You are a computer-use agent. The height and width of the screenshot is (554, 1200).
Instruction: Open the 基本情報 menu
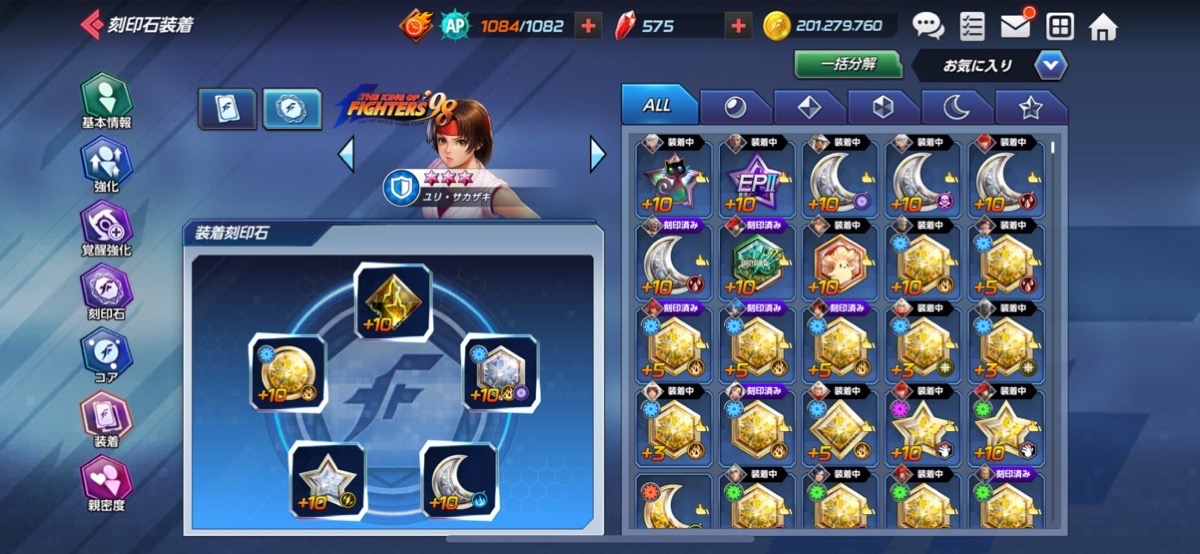tap(106, 100)
